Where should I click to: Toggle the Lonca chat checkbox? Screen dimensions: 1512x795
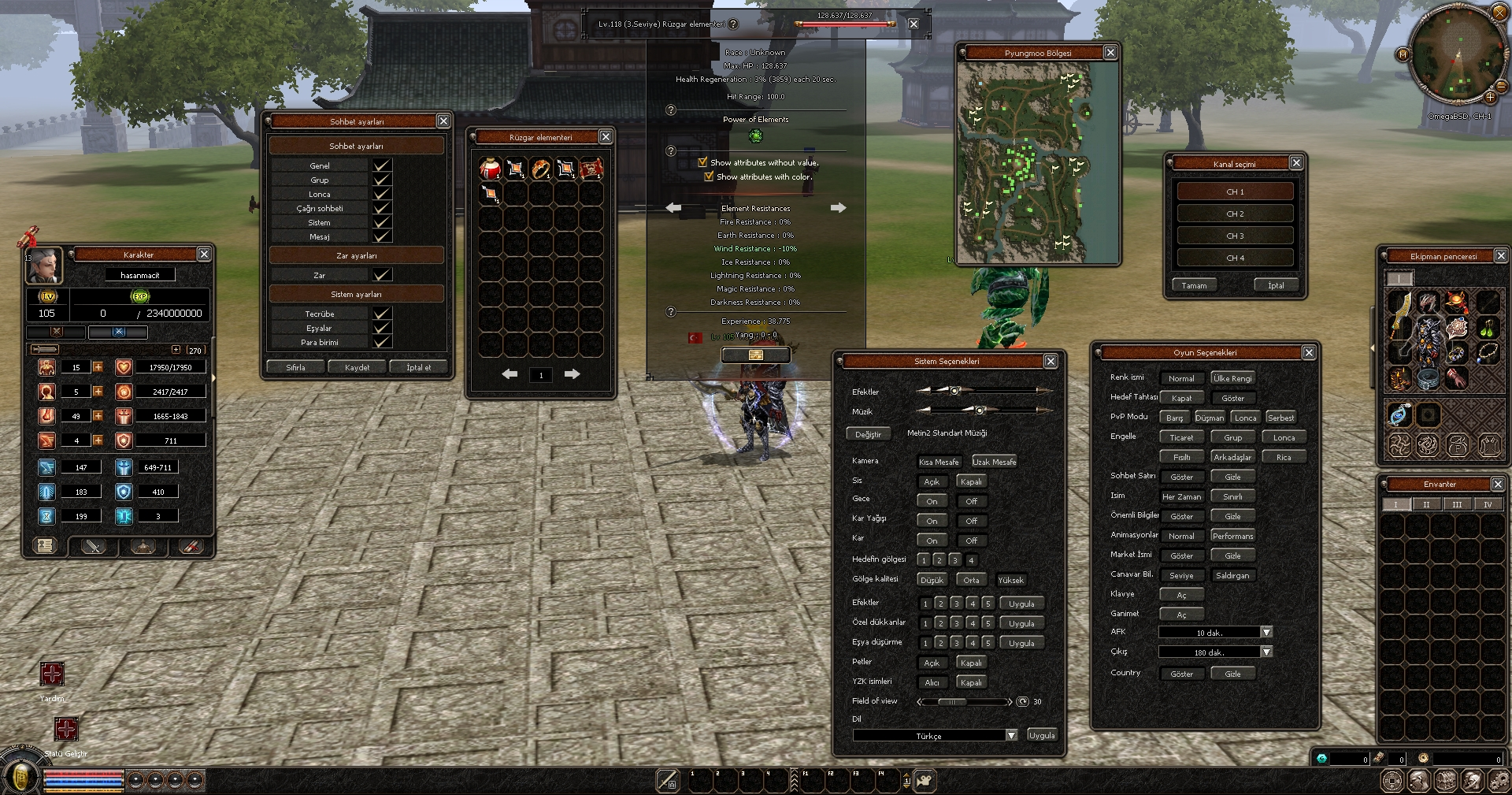coord(382,194)
